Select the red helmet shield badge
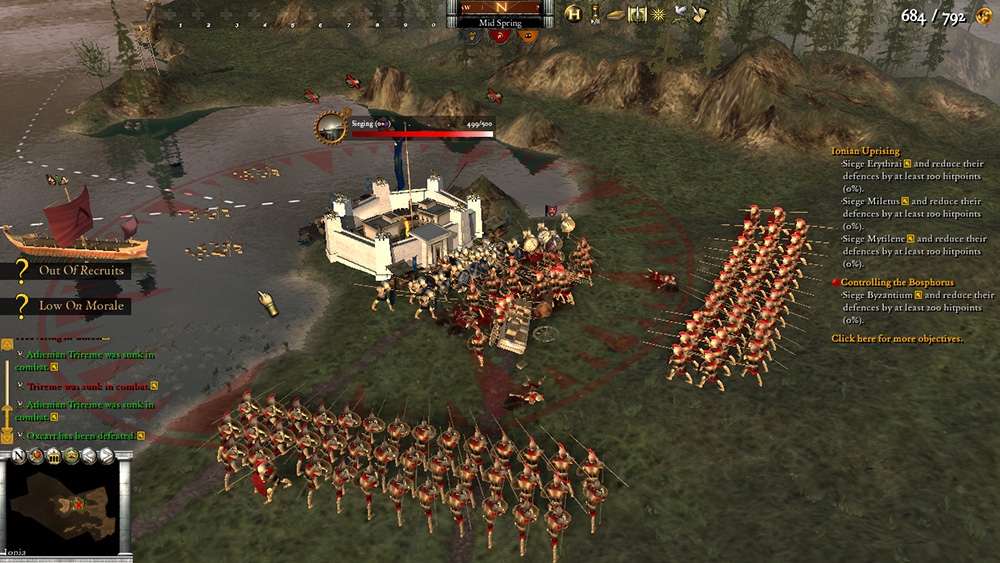 coord(500,36)
